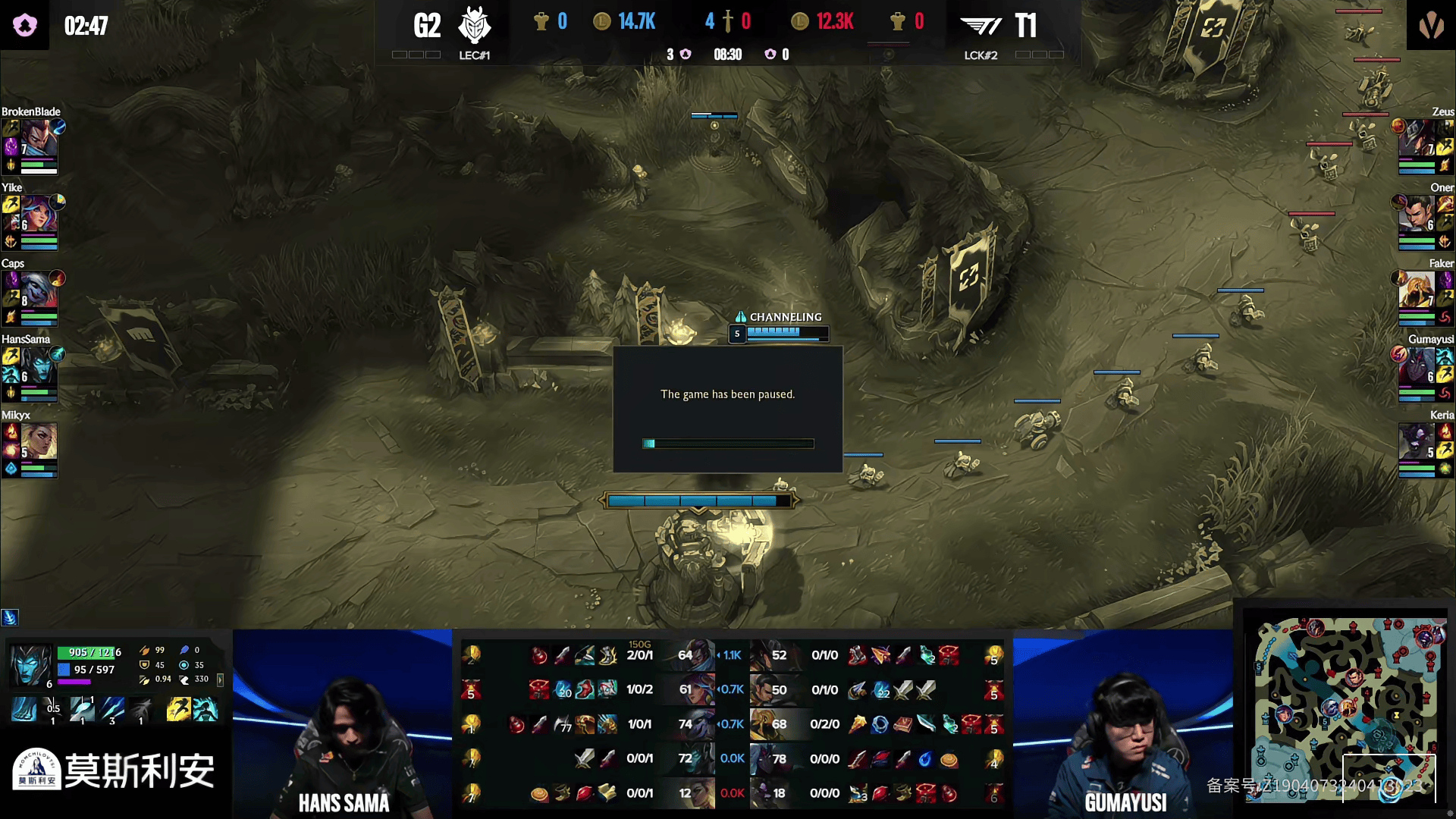
Task: Select Keria's champion portrait
Action: point(1417,441)
